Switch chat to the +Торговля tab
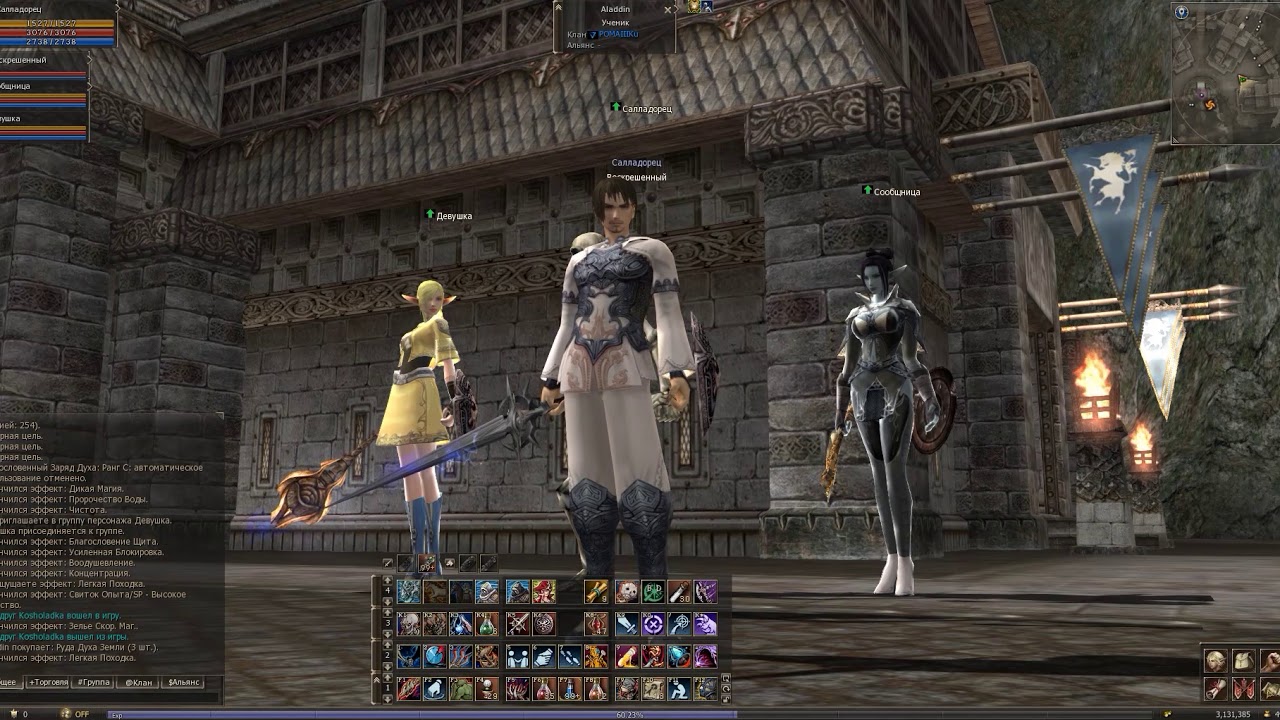Image resolution: width=1280 pixels, height=720 pixels. click(48, 682)
